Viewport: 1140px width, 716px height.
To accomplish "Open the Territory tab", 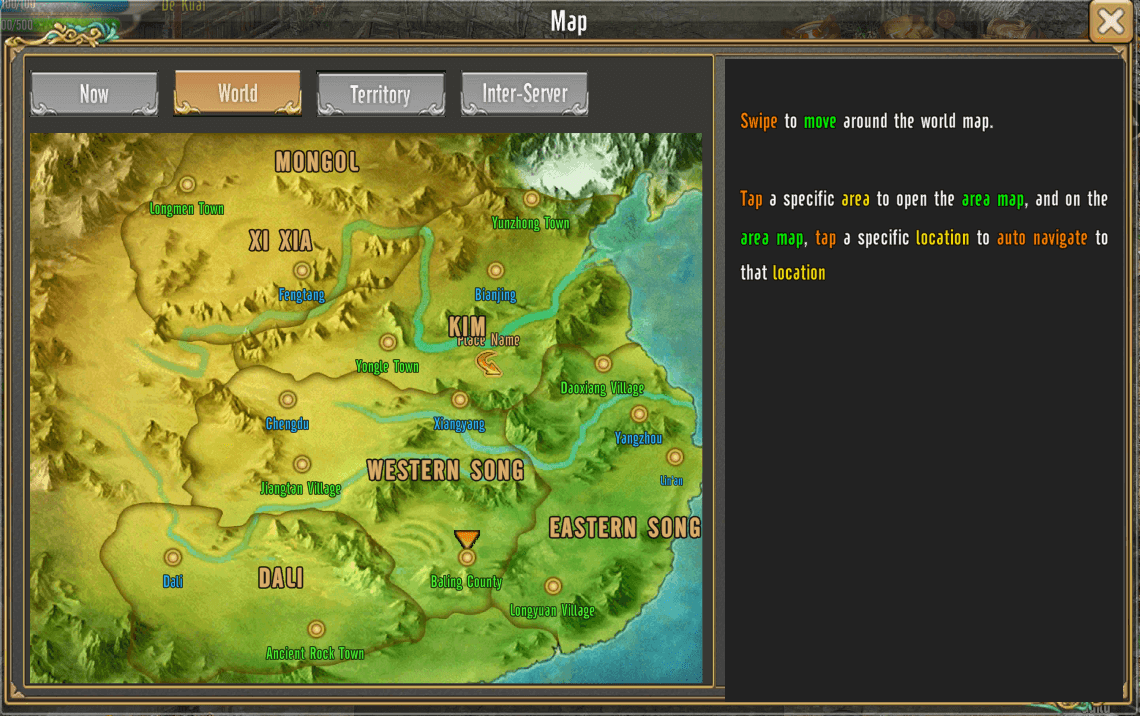I will click(380, 95).
